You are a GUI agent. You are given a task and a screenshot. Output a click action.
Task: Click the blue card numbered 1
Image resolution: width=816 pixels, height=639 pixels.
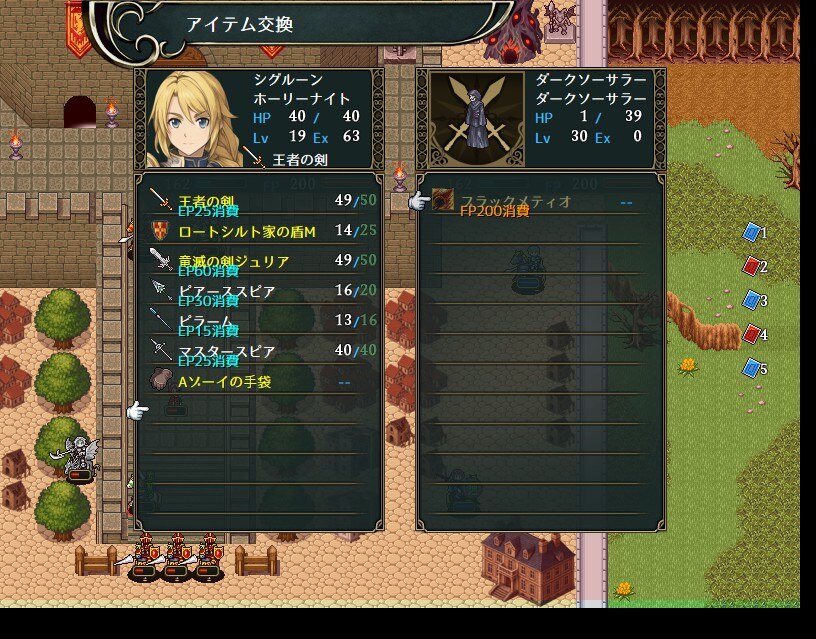tap(752, 233)
